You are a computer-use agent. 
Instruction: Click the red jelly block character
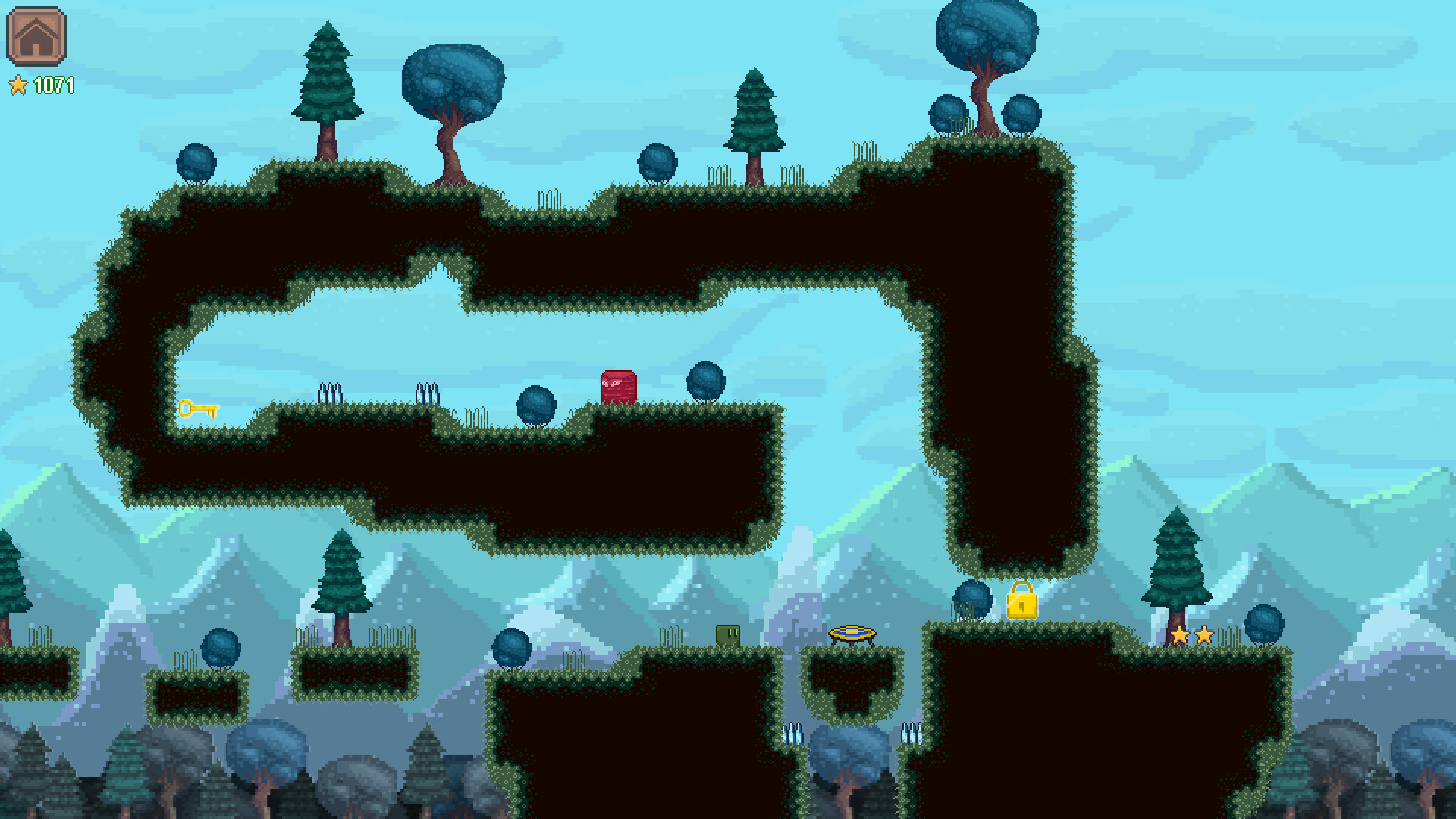coord(617,388)
